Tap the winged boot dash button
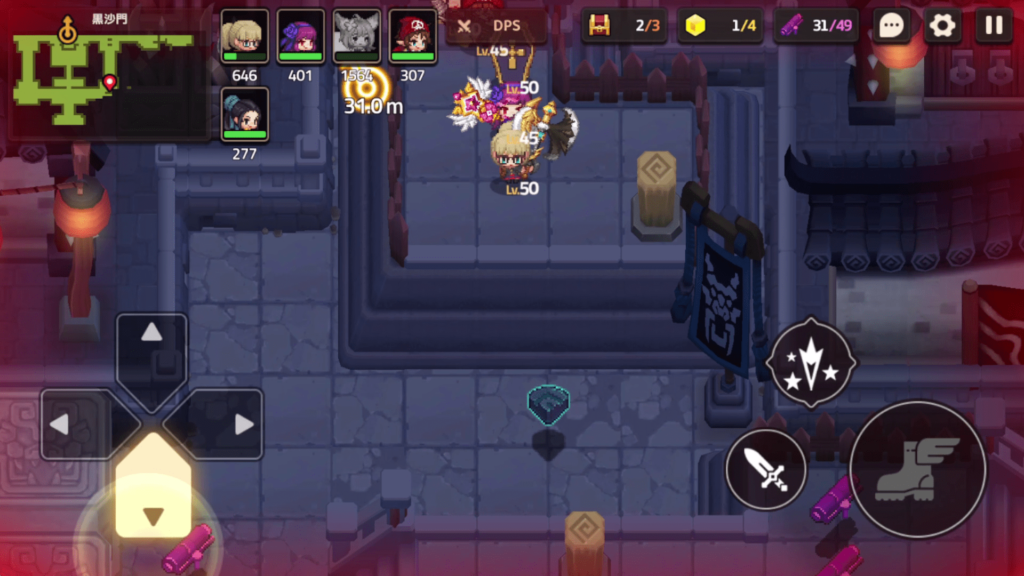 click(x=917, y=469)
